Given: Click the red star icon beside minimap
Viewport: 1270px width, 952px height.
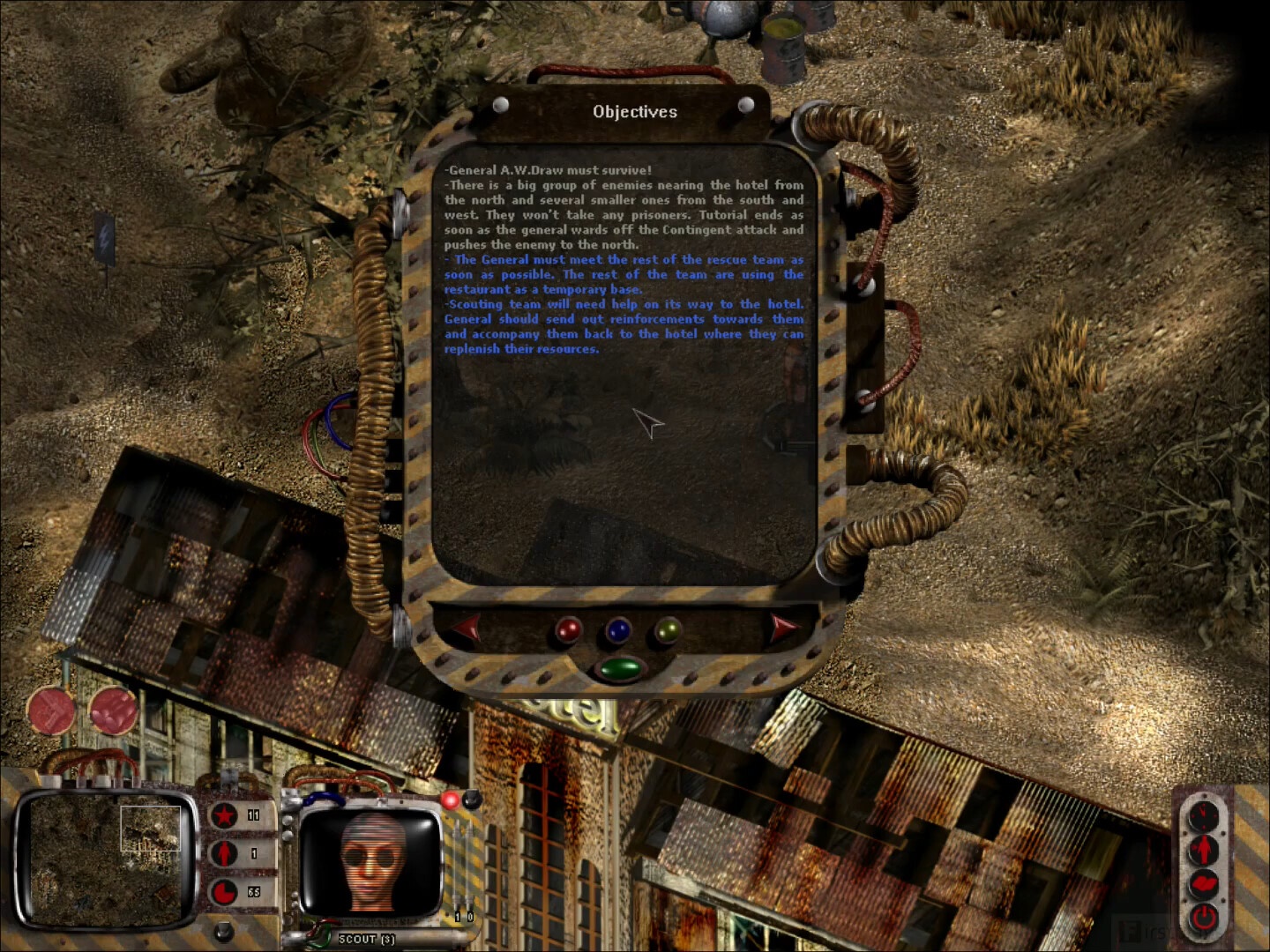Looking at the screenshot, I should click(x=225, y=815).
